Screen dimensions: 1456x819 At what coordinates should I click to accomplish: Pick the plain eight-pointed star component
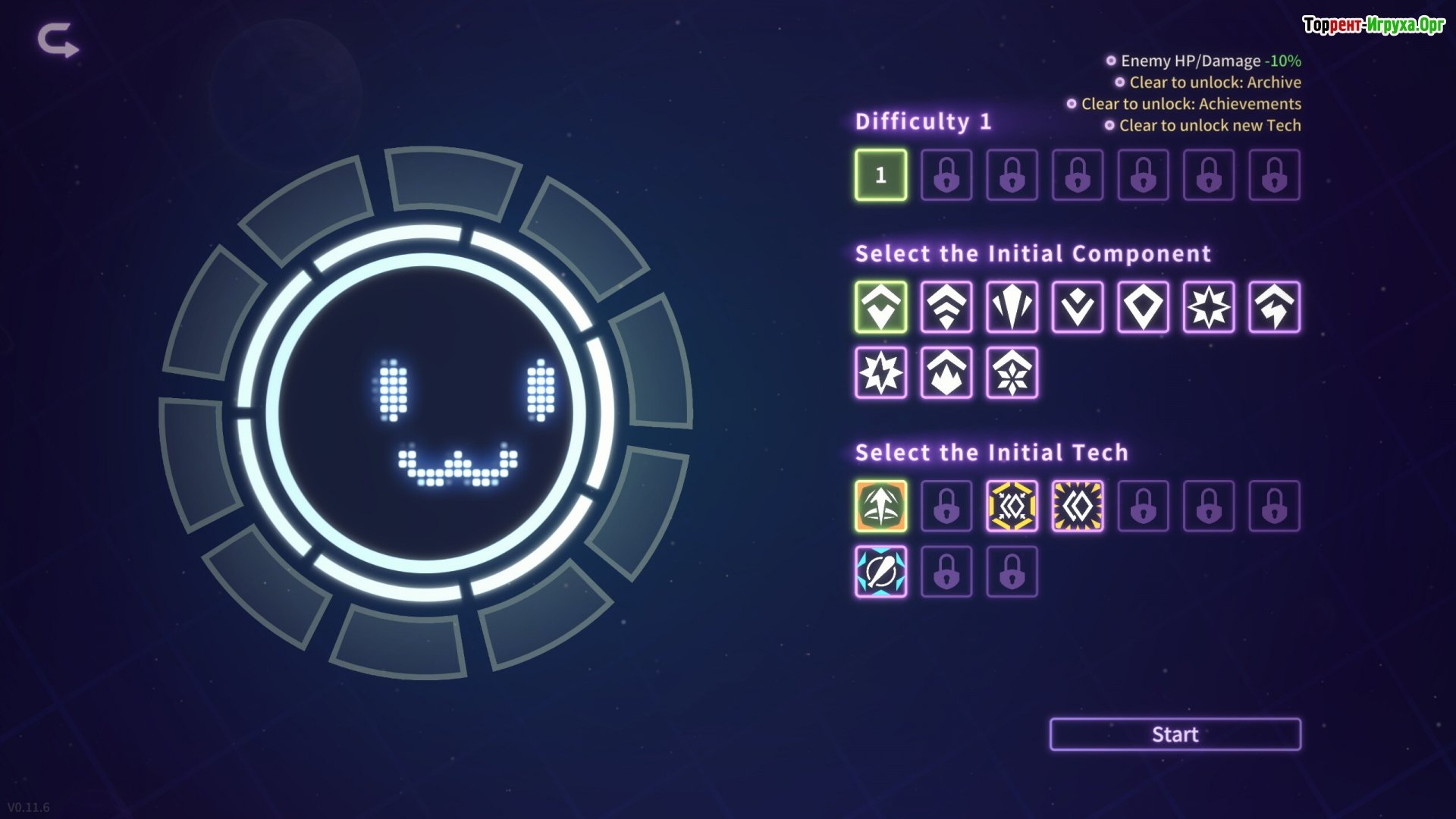point(1209,307)
